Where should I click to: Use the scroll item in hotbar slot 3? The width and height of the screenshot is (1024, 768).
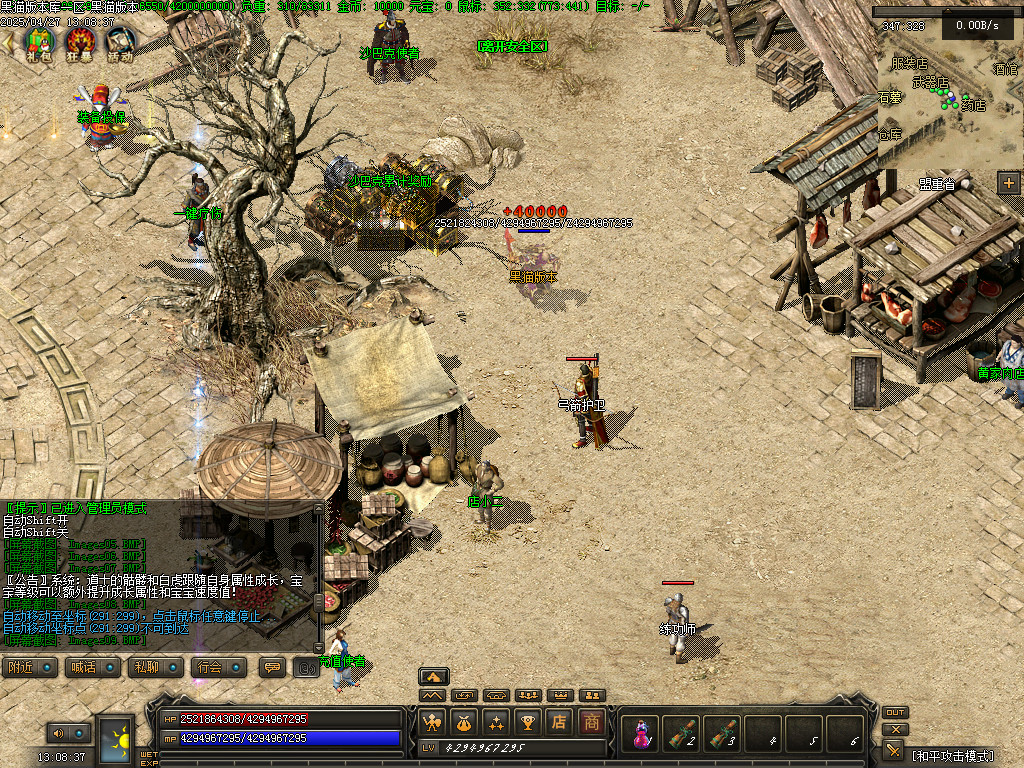722,733
